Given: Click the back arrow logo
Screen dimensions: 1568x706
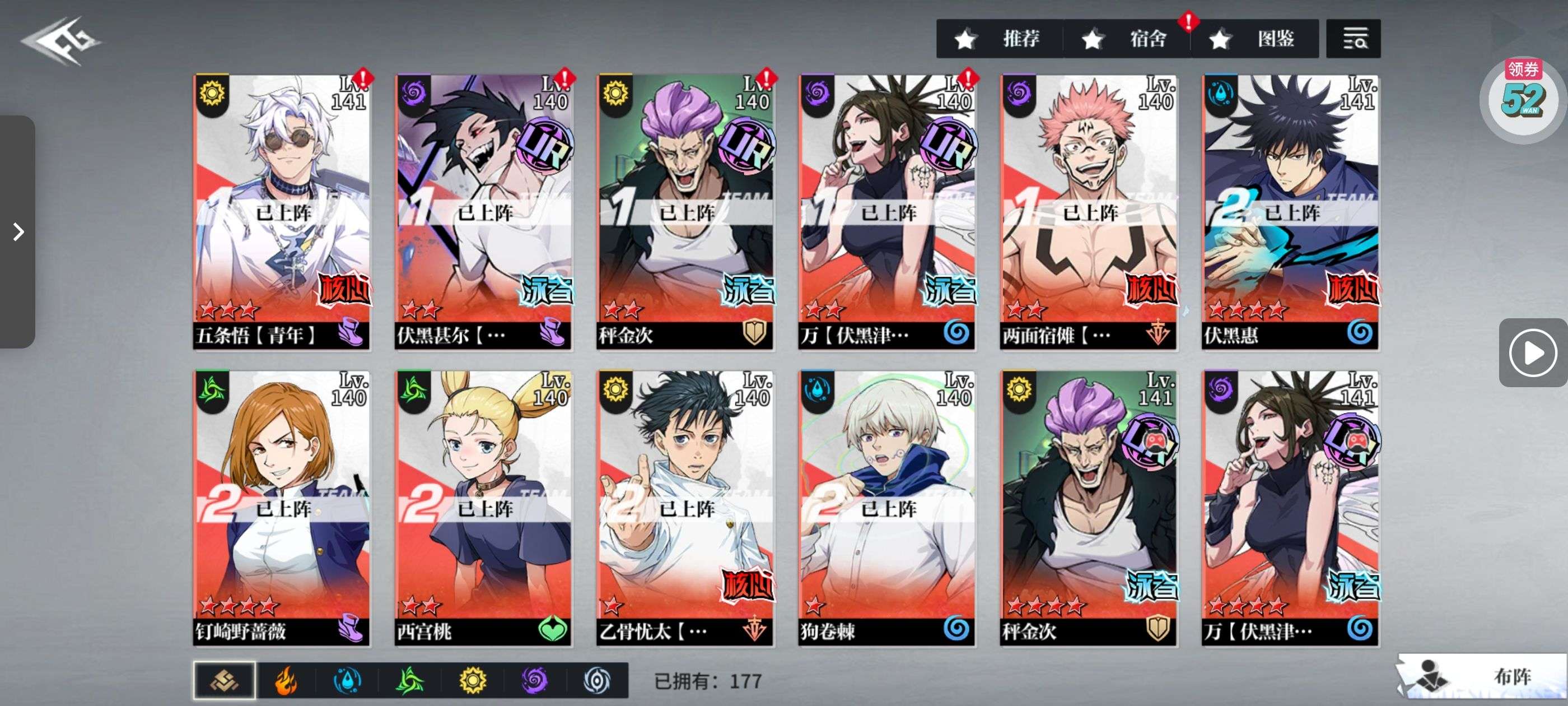Looking at the screenshot, I should tap(61, 41).
